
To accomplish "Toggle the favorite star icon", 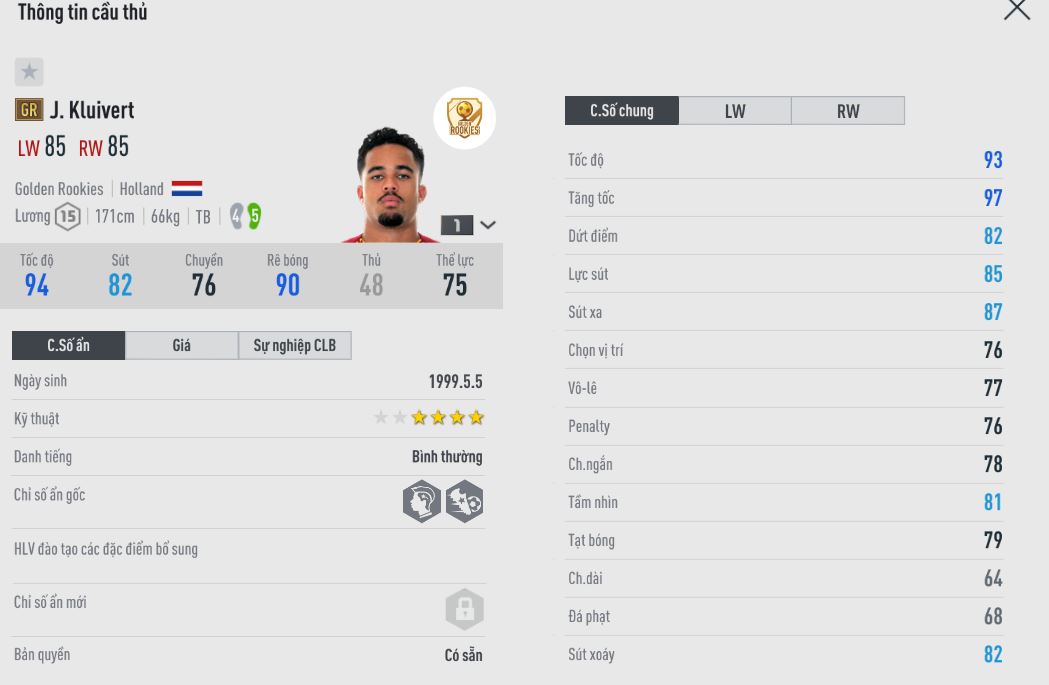I will [x=29, y=72].
